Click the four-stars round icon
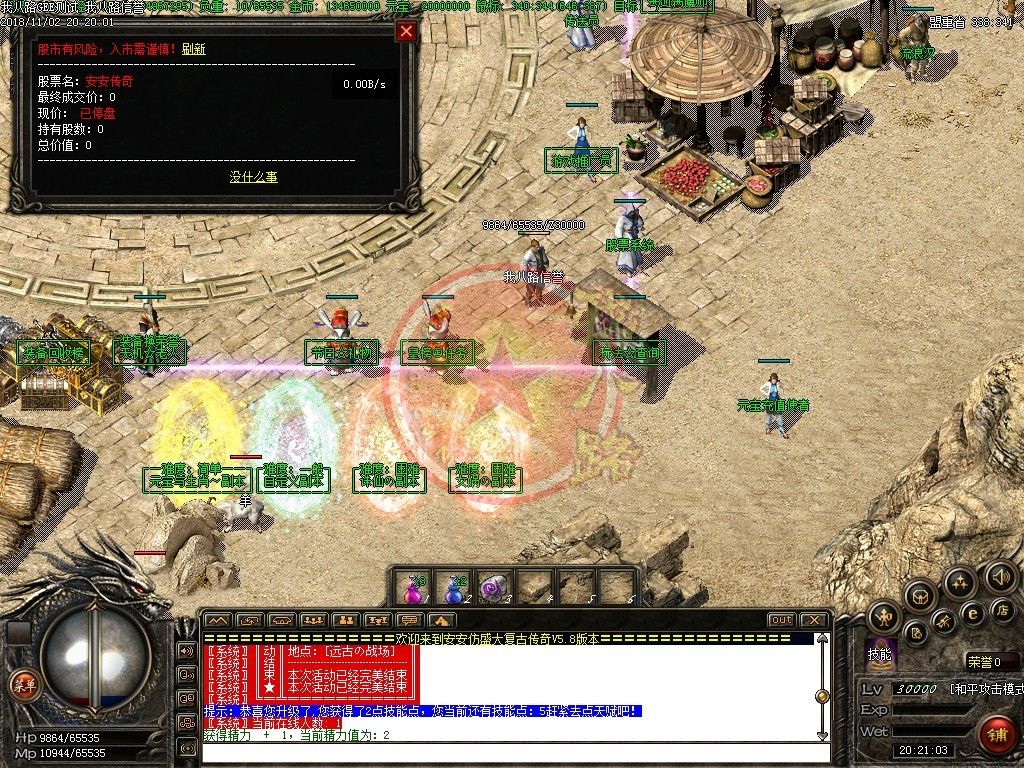The height and width of the screenshot is (768, 1024). click(960, 583)
